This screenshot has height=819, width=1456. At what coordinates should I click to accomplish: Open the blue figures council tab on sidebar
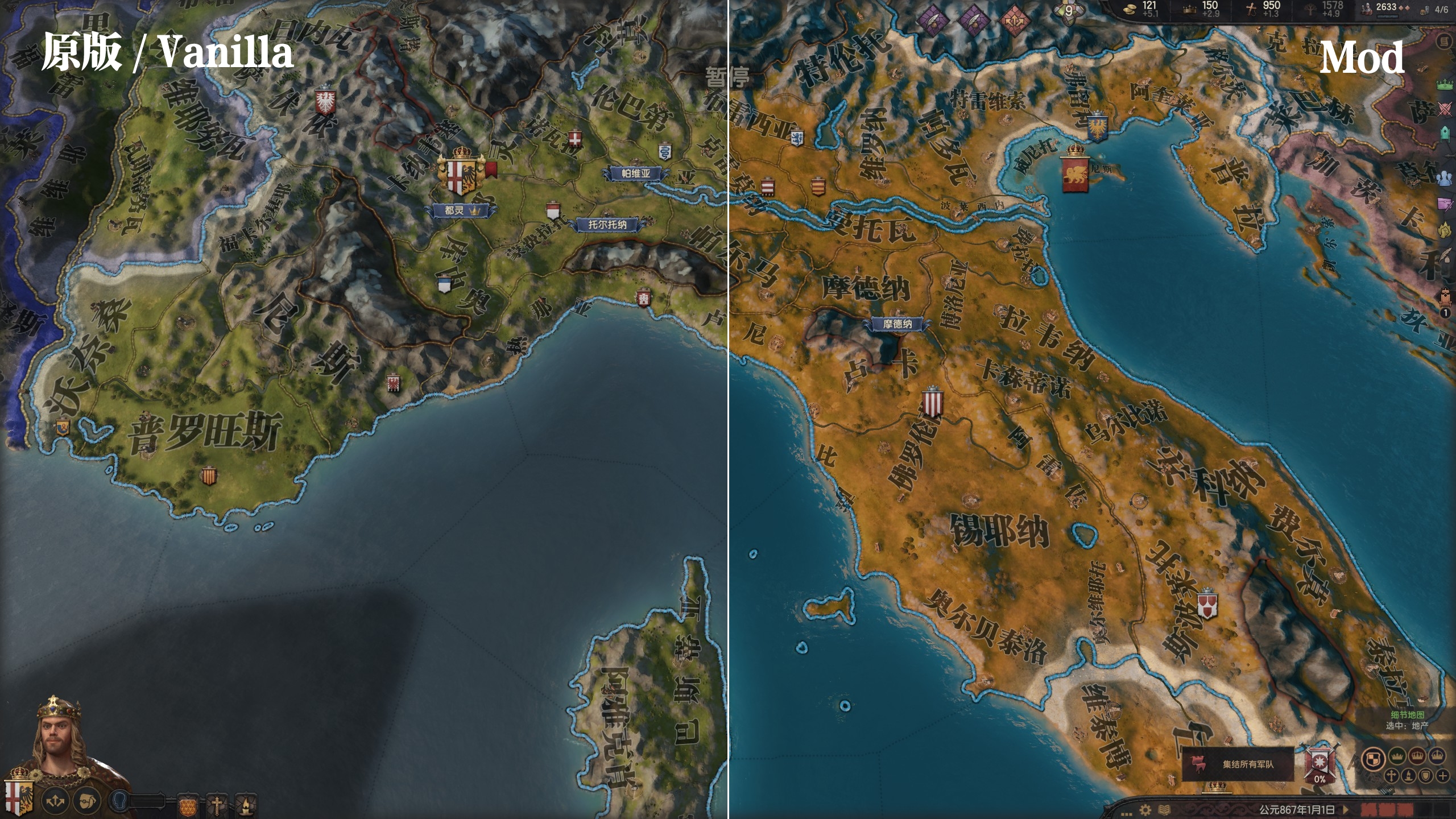pos(1445,178)
